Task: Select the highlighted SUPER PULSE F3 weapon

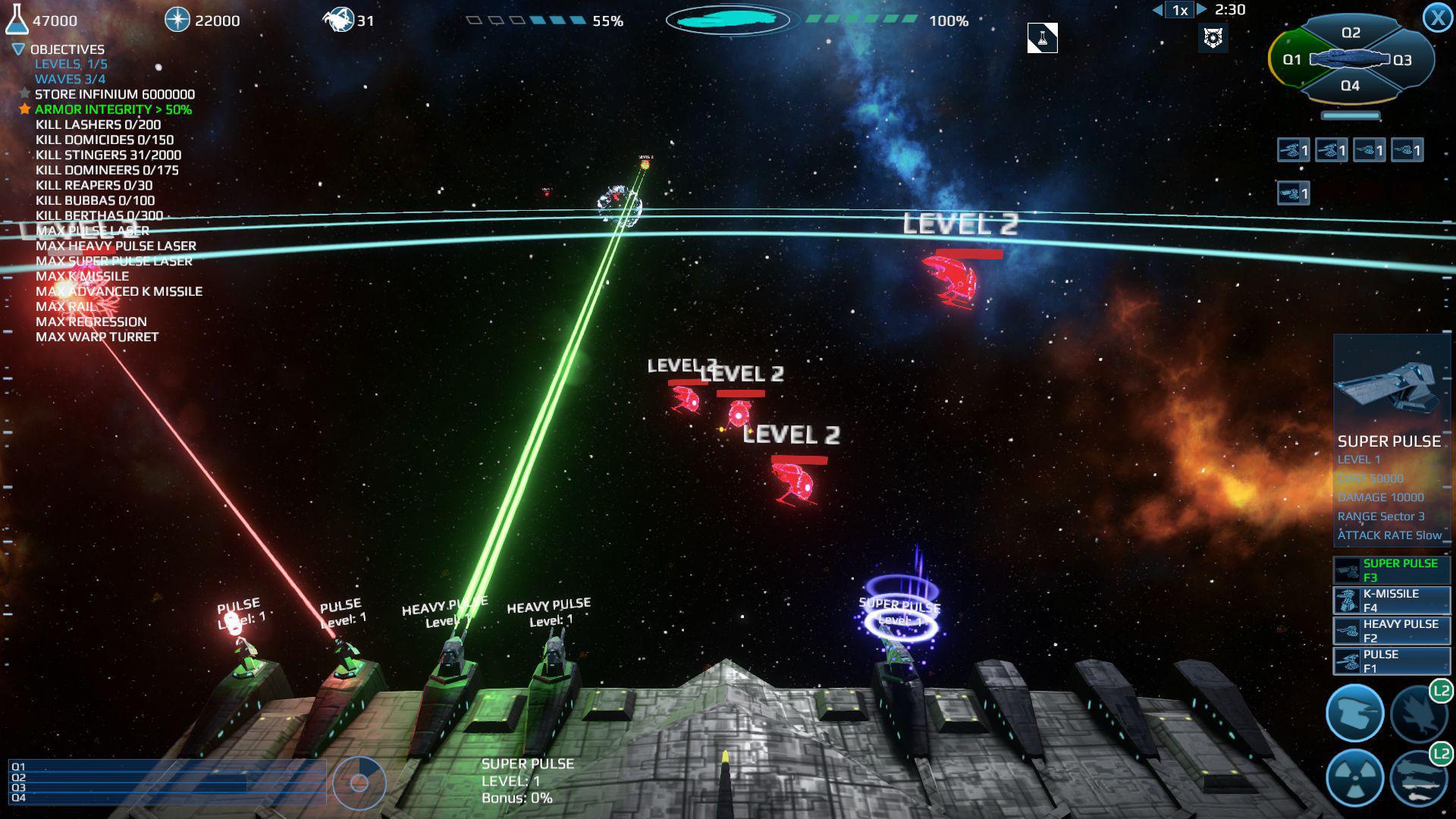Action: [1390, 570]
